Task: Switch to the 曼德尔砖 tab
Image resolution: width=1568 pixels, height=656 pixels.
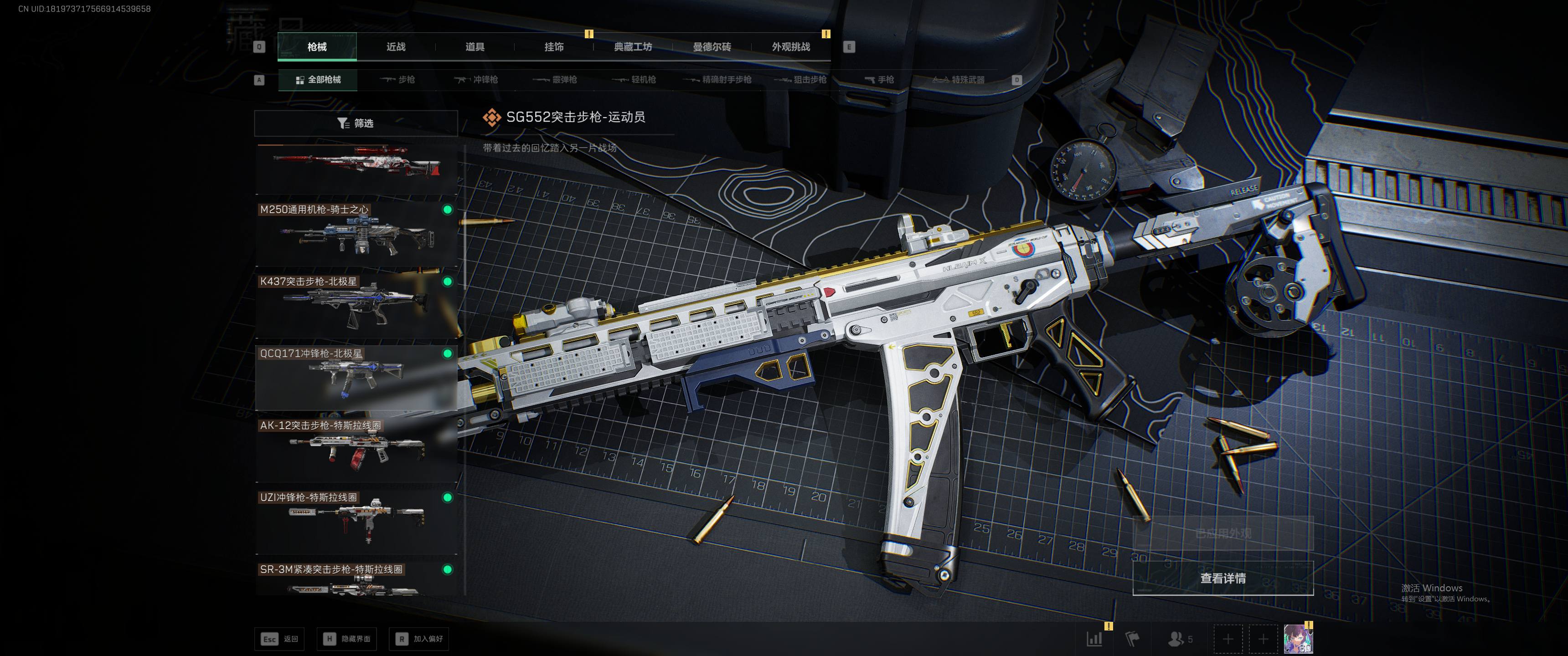Action: (x=712, y=47)
